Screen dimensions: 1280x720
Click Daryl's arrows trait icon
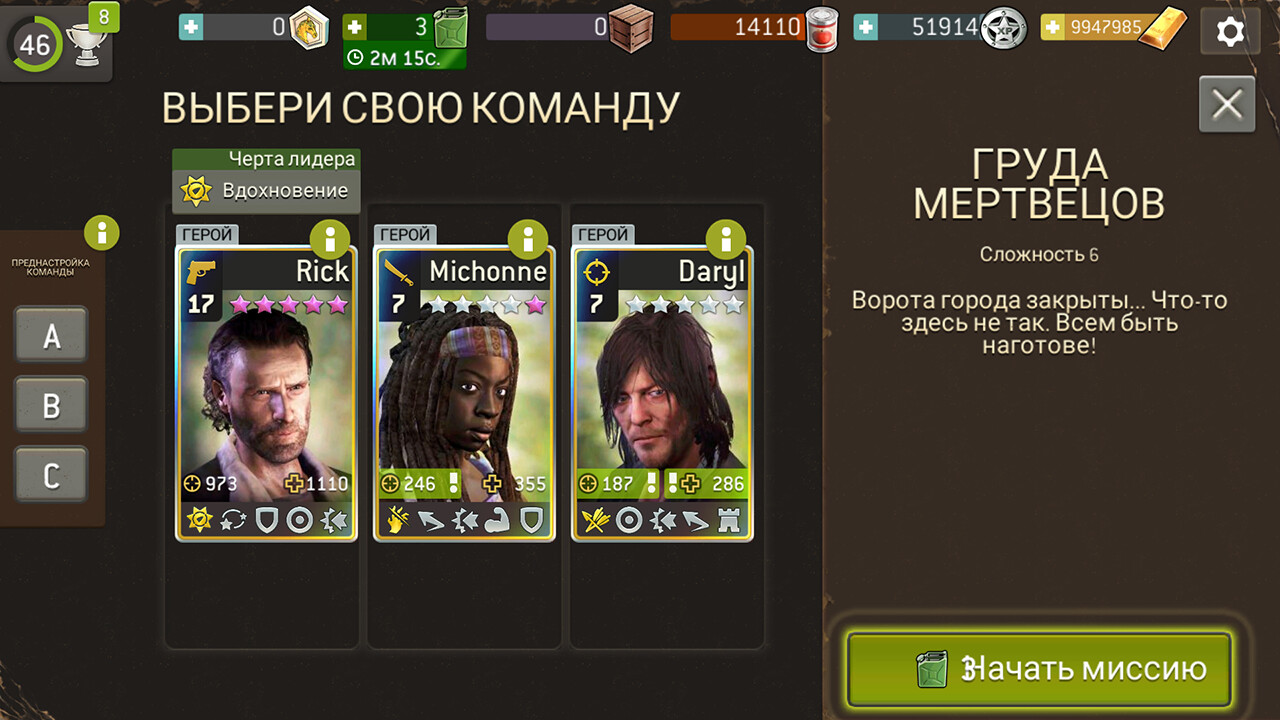[595, 520]
